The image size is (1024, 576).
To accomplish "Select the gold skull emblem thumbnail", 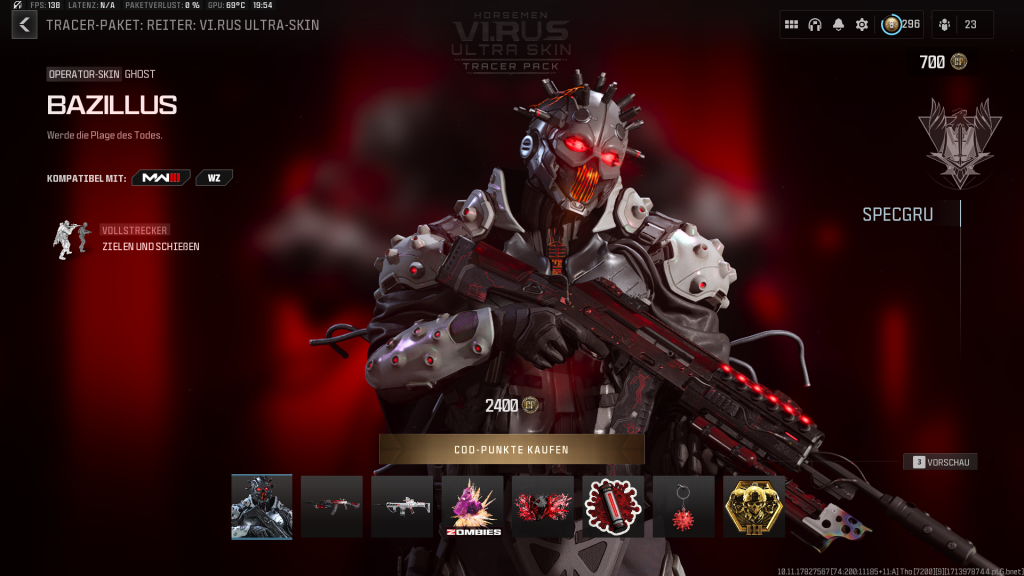I will [x=754, y=507].
